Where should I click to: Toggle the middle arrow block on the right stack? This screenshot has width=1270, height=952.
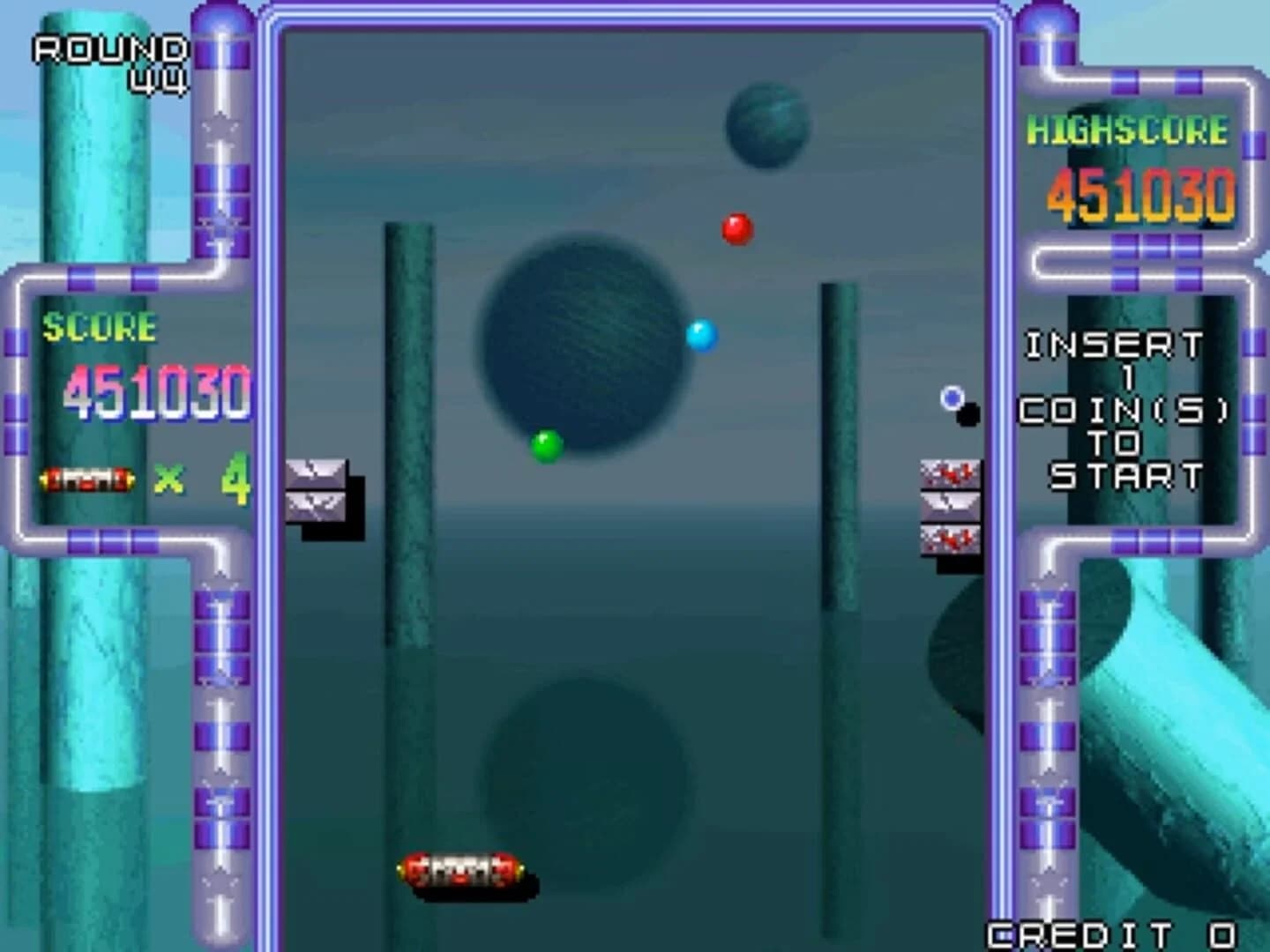tap(948, 507)
